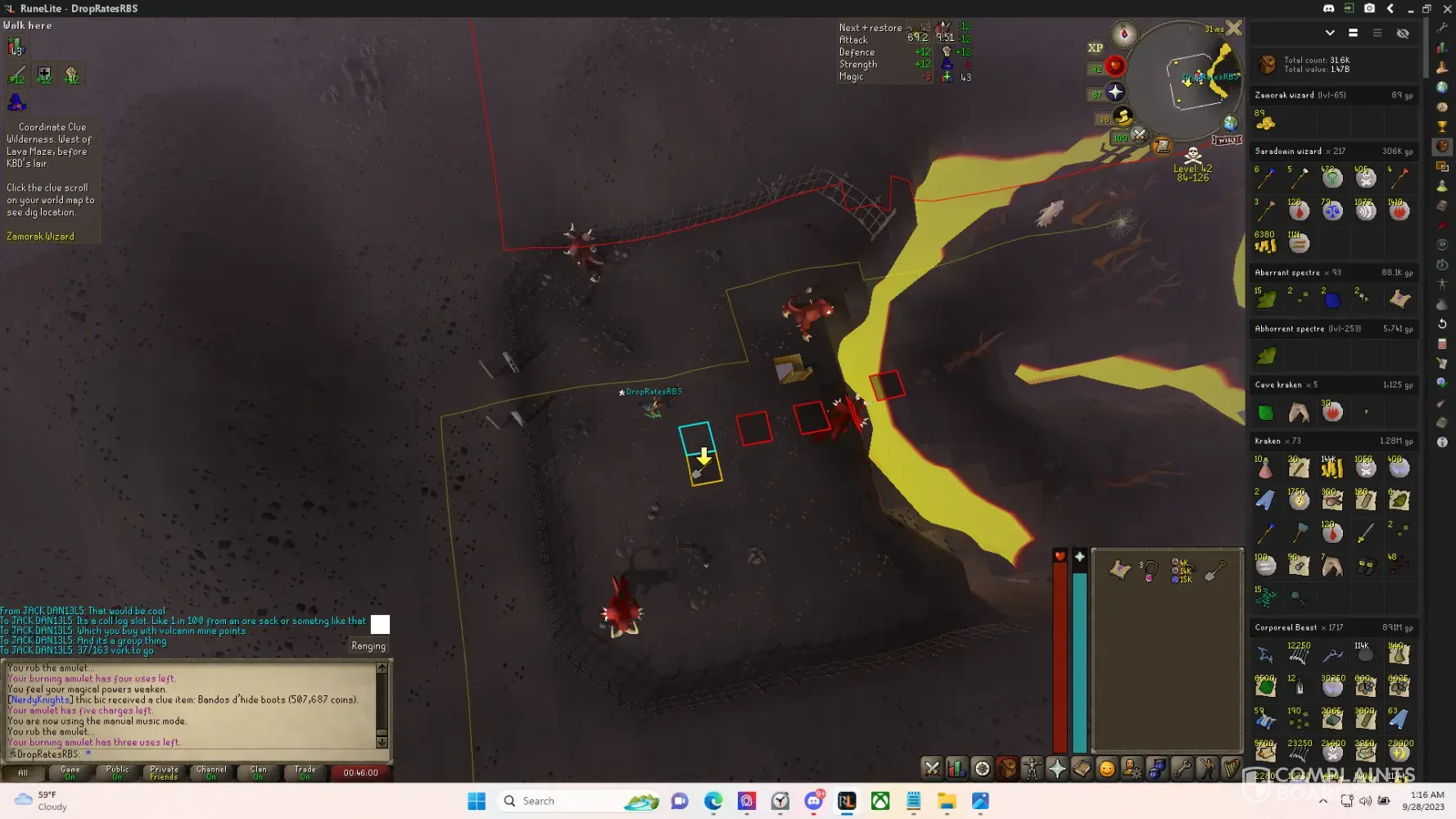Activate the Wiki lookup button

(x=1226, y=140)
